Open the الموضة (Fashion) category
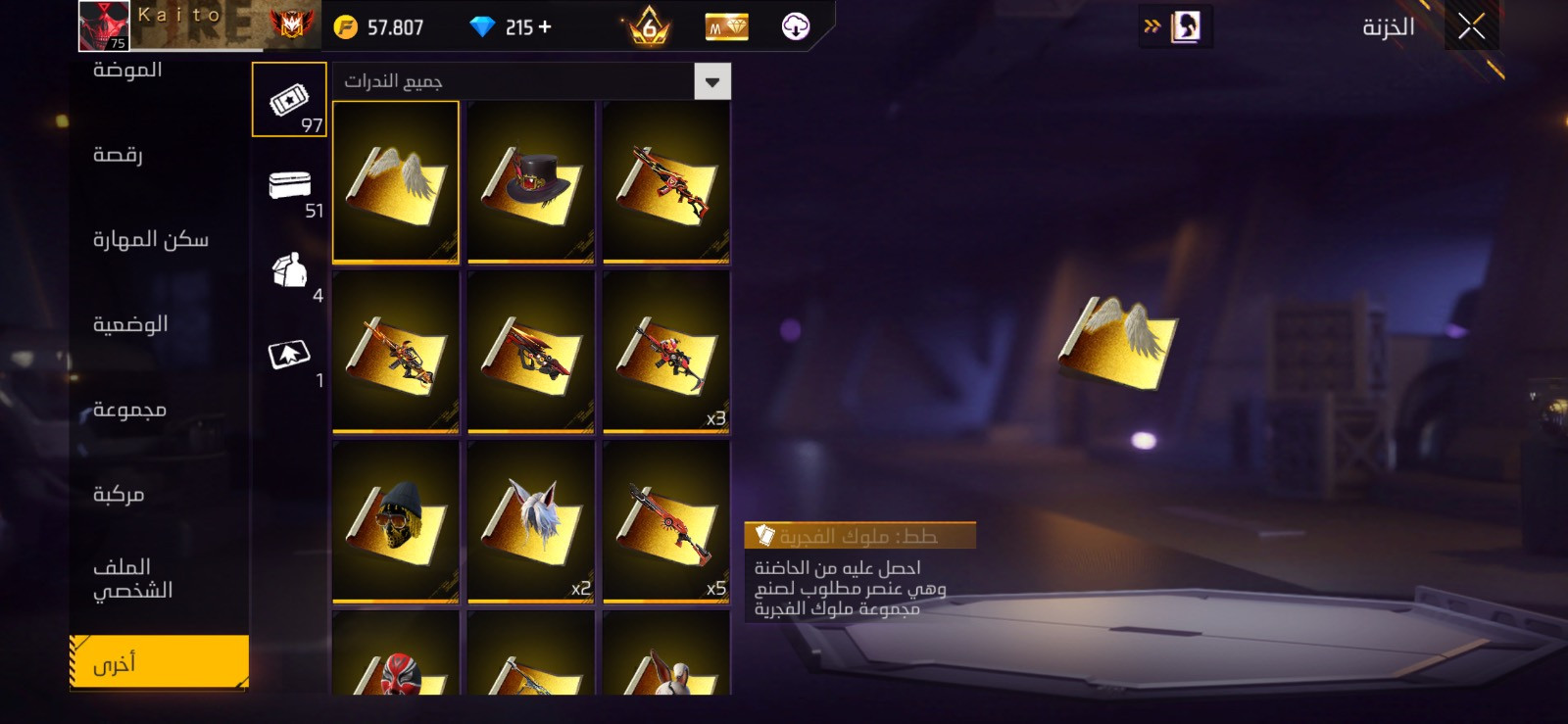This screenshot has width=1568, height=724. 127,70
